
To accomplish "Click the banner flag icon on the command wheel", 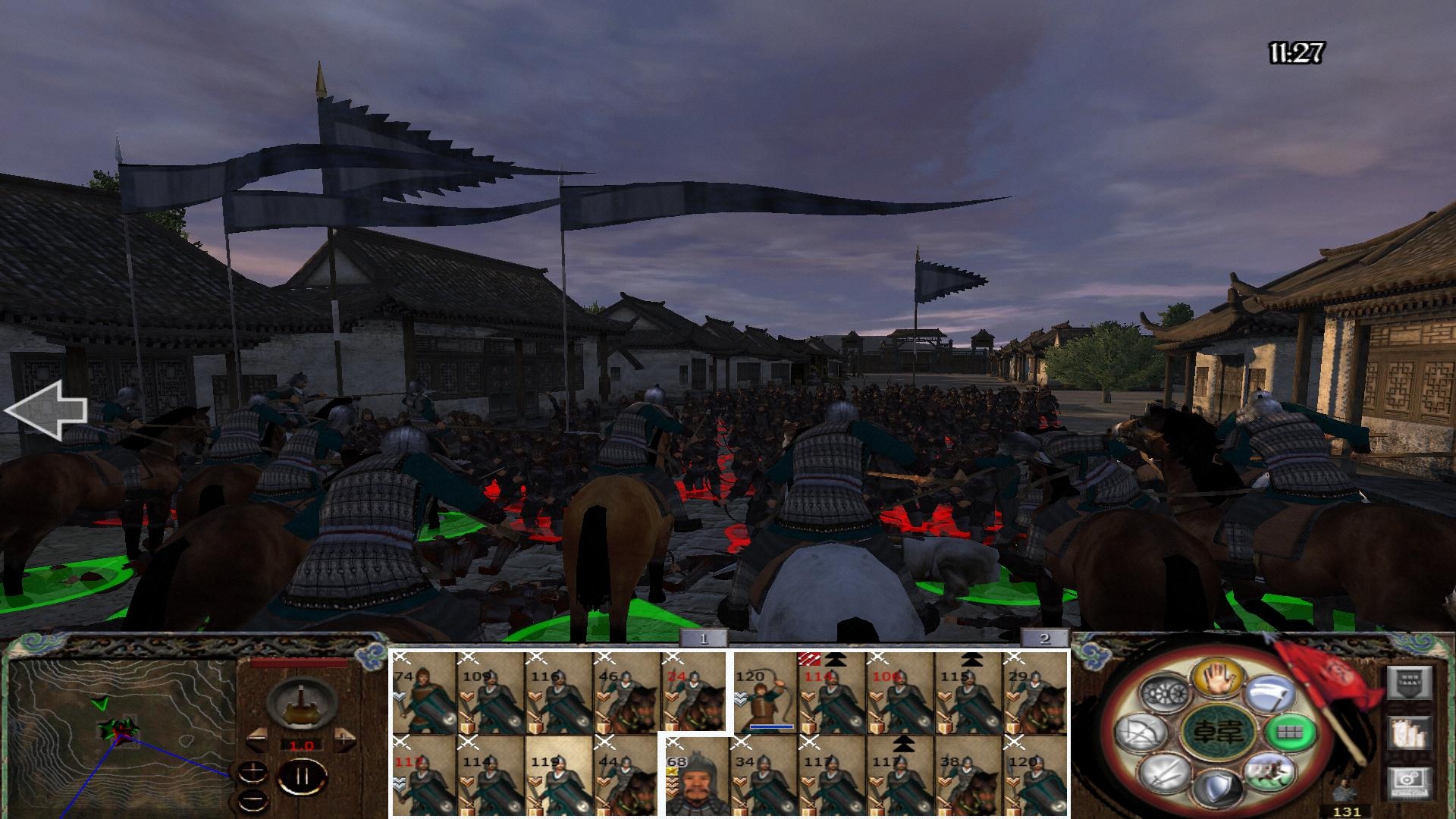I will coord(1269,694).
